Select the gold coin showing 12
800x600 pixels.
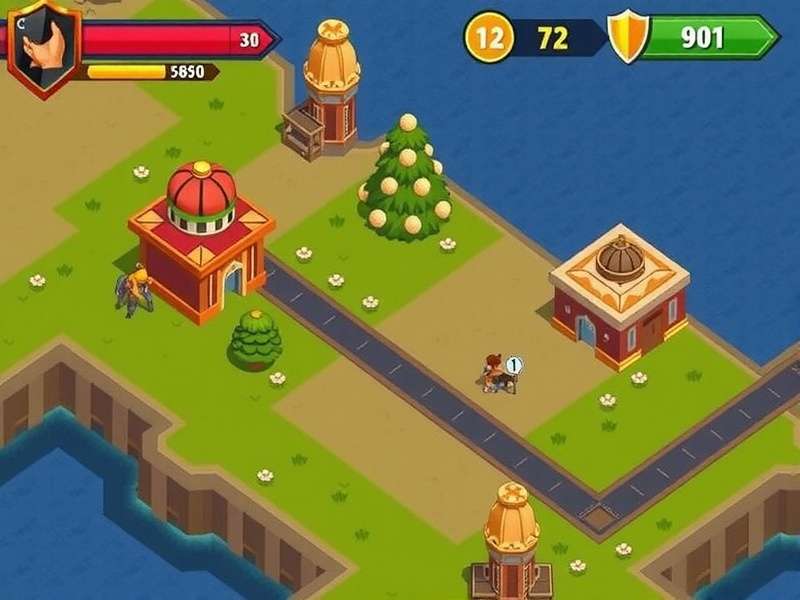(489, 39)
